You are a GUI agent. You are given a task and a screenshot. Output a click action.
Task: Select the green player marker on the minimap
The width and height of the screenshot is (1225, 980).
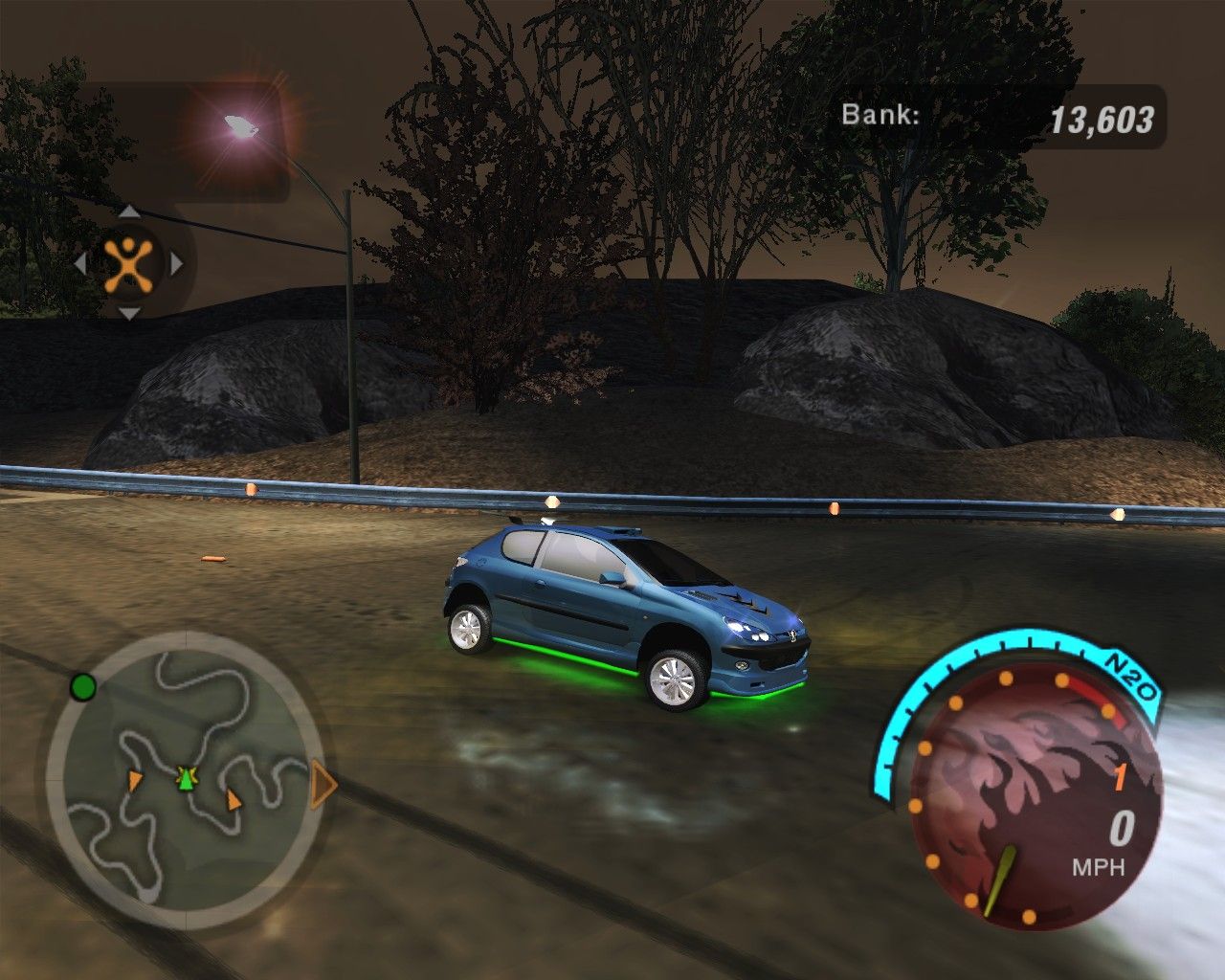[x=185, y=779]
